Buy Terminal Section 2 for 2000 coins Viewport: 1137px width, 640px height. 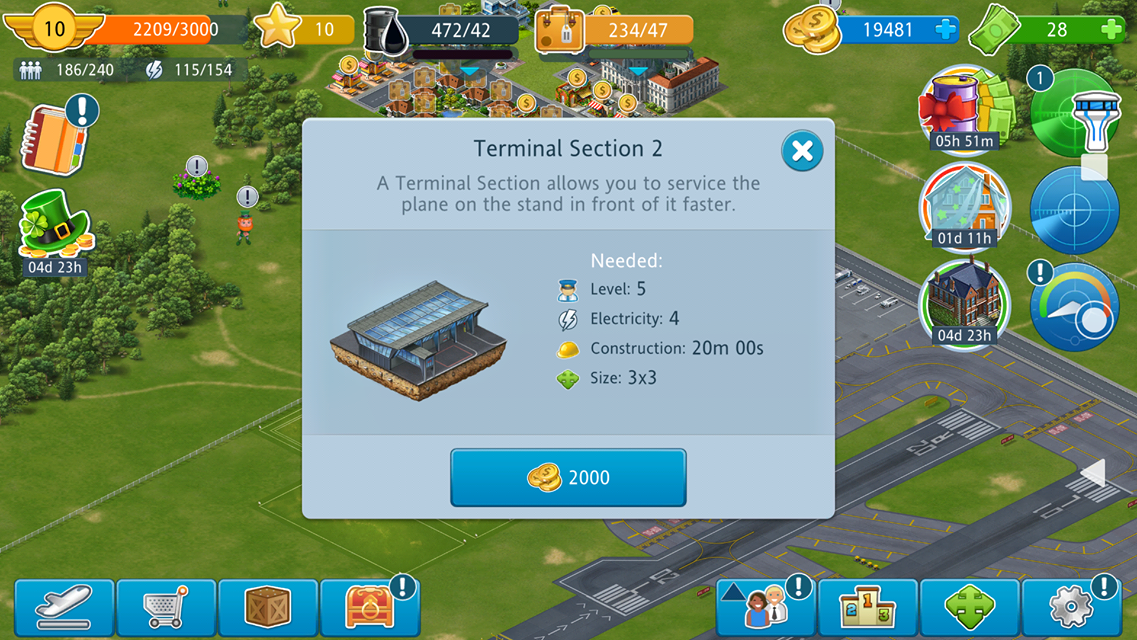568,477
